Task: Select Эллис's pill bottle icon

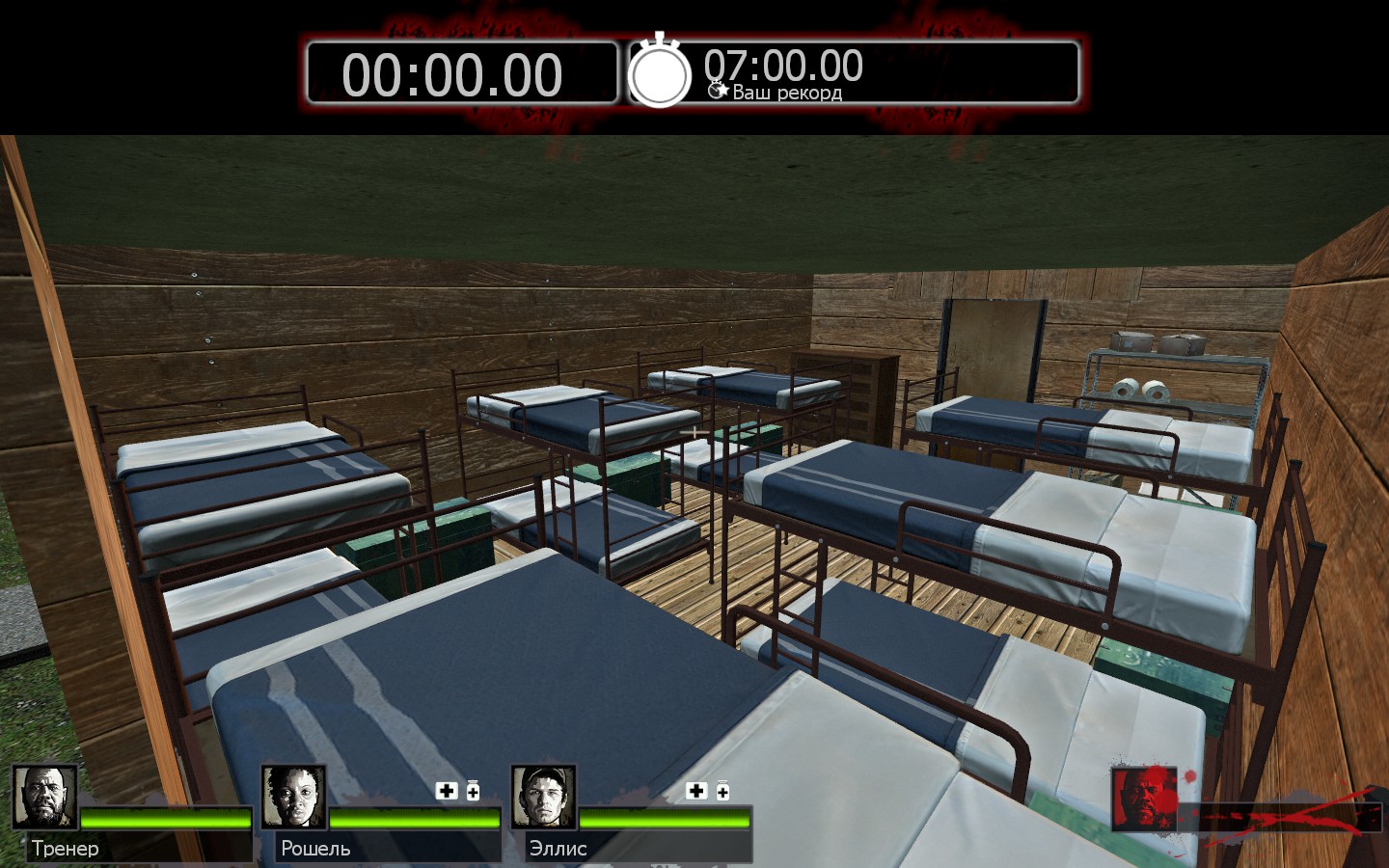Action: pyautogui.click(x=722, y=791)
